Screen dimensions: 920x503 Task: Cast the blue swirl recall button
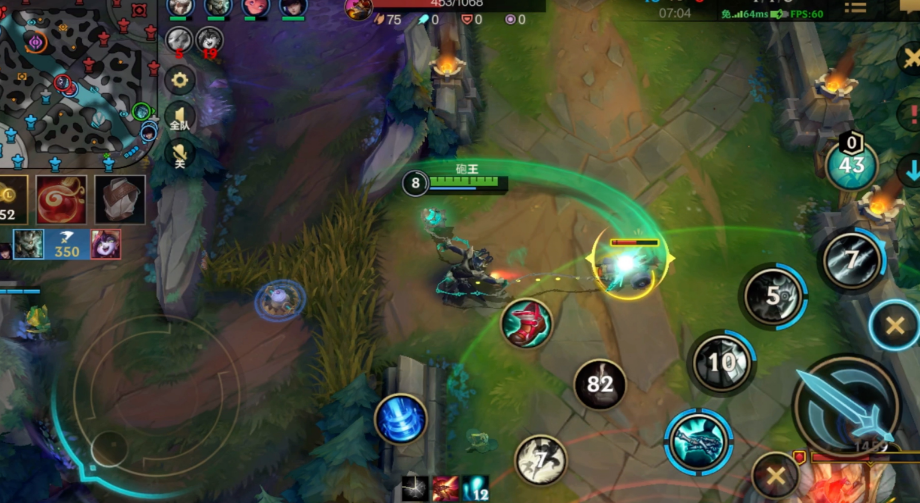tap(401, 419)
